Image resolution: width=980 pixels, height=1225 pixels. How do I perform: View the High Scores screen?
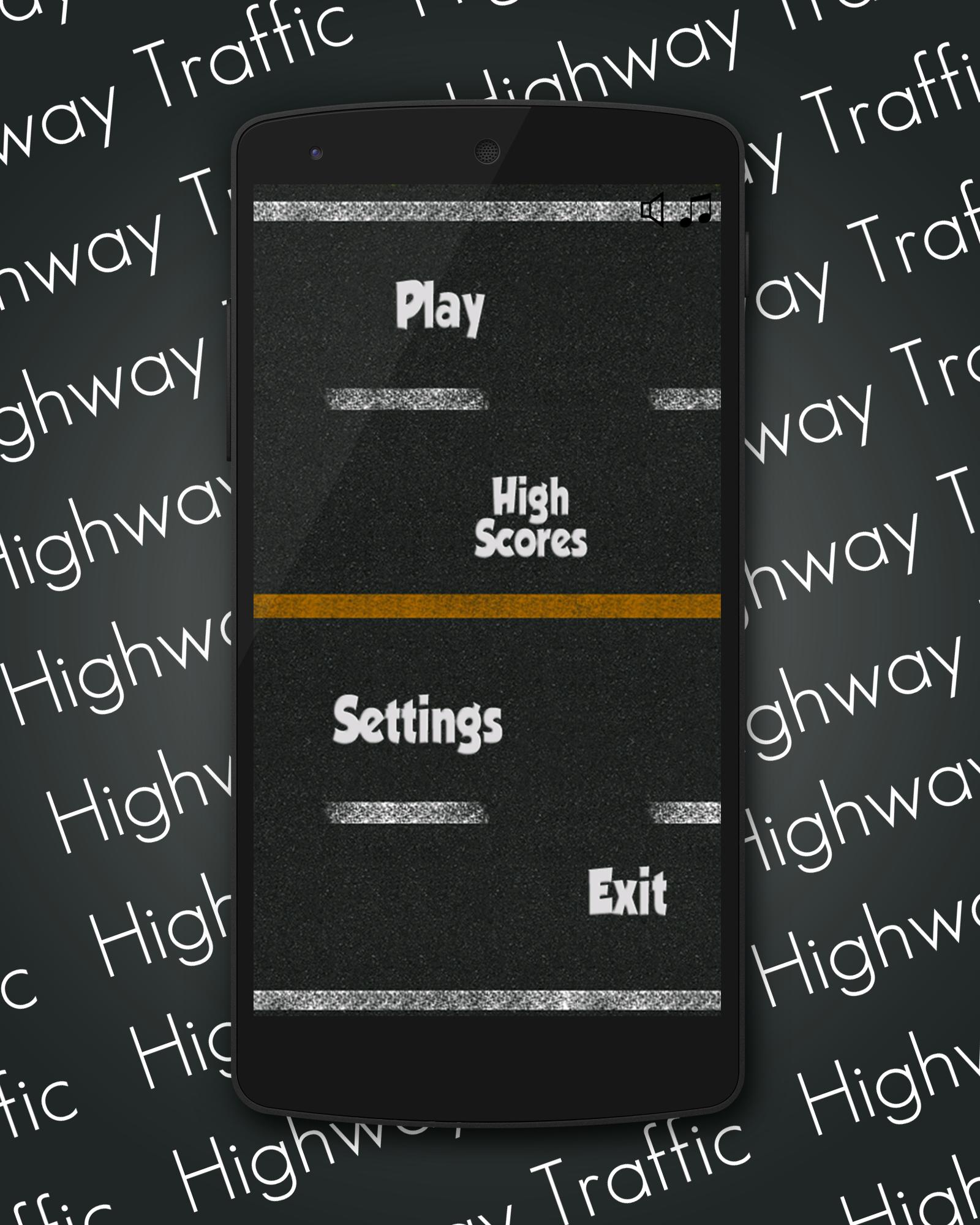pos(532,516)
